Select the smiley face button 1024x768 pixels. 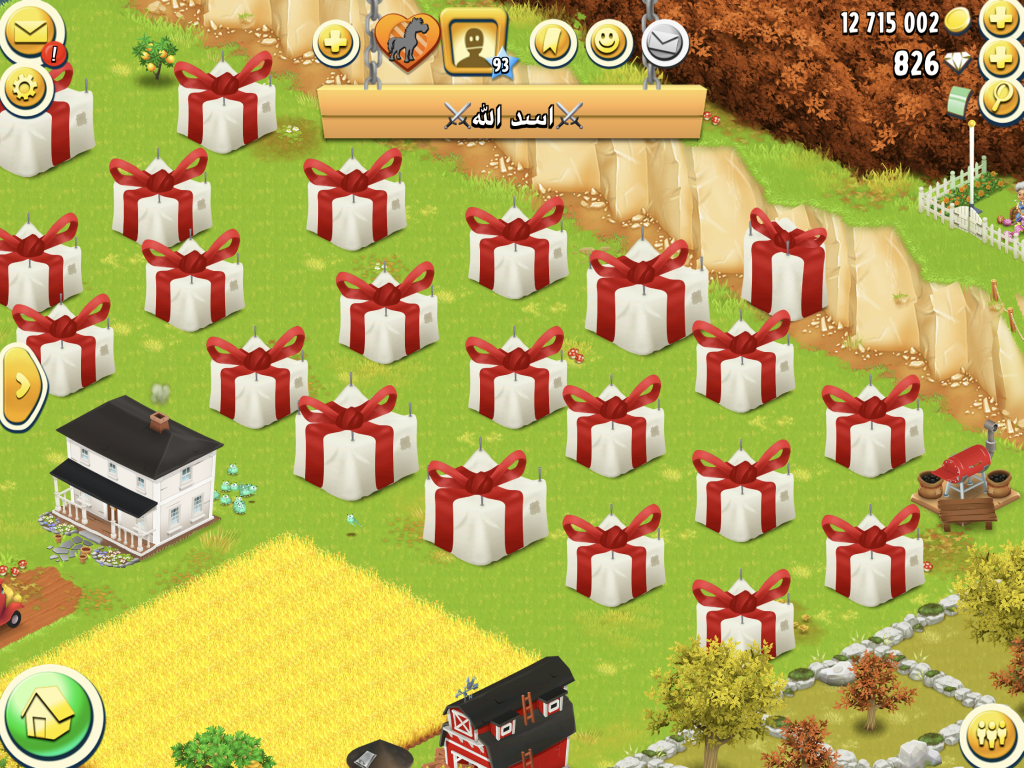(608, 42)
